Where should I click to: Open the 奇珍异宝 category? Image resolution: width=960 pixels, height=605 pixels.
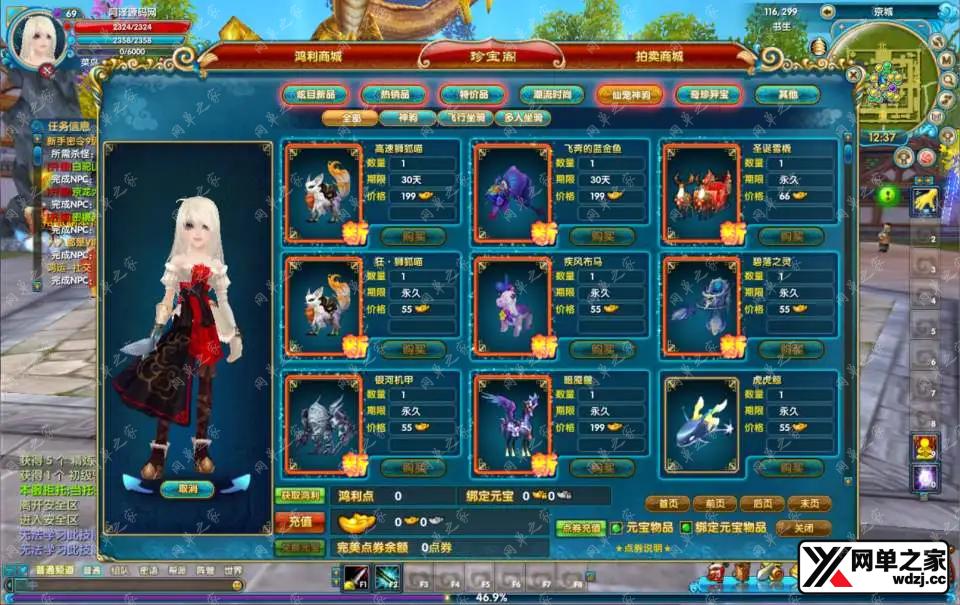pyautogui.click(x=708, y=94)
